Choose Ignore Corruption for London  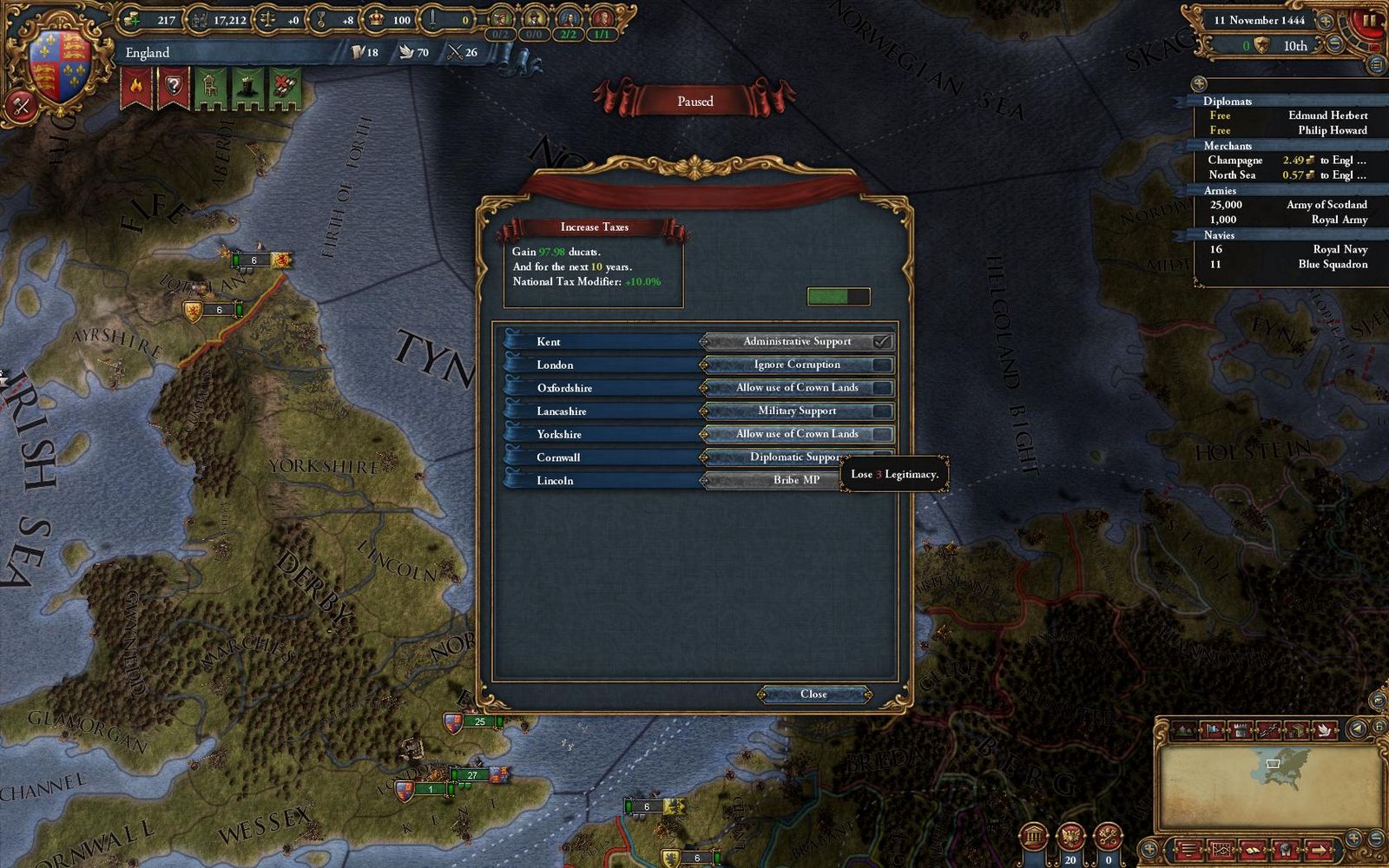point(797,365)
